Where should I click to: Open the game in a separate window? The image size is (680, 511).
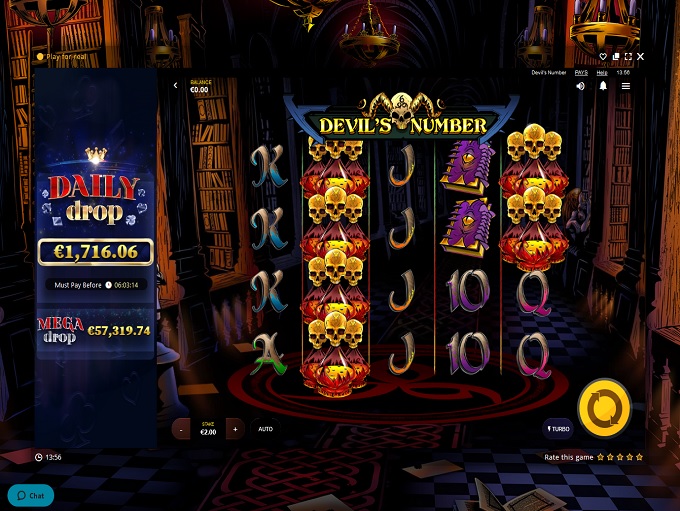[x=616, y=57]
